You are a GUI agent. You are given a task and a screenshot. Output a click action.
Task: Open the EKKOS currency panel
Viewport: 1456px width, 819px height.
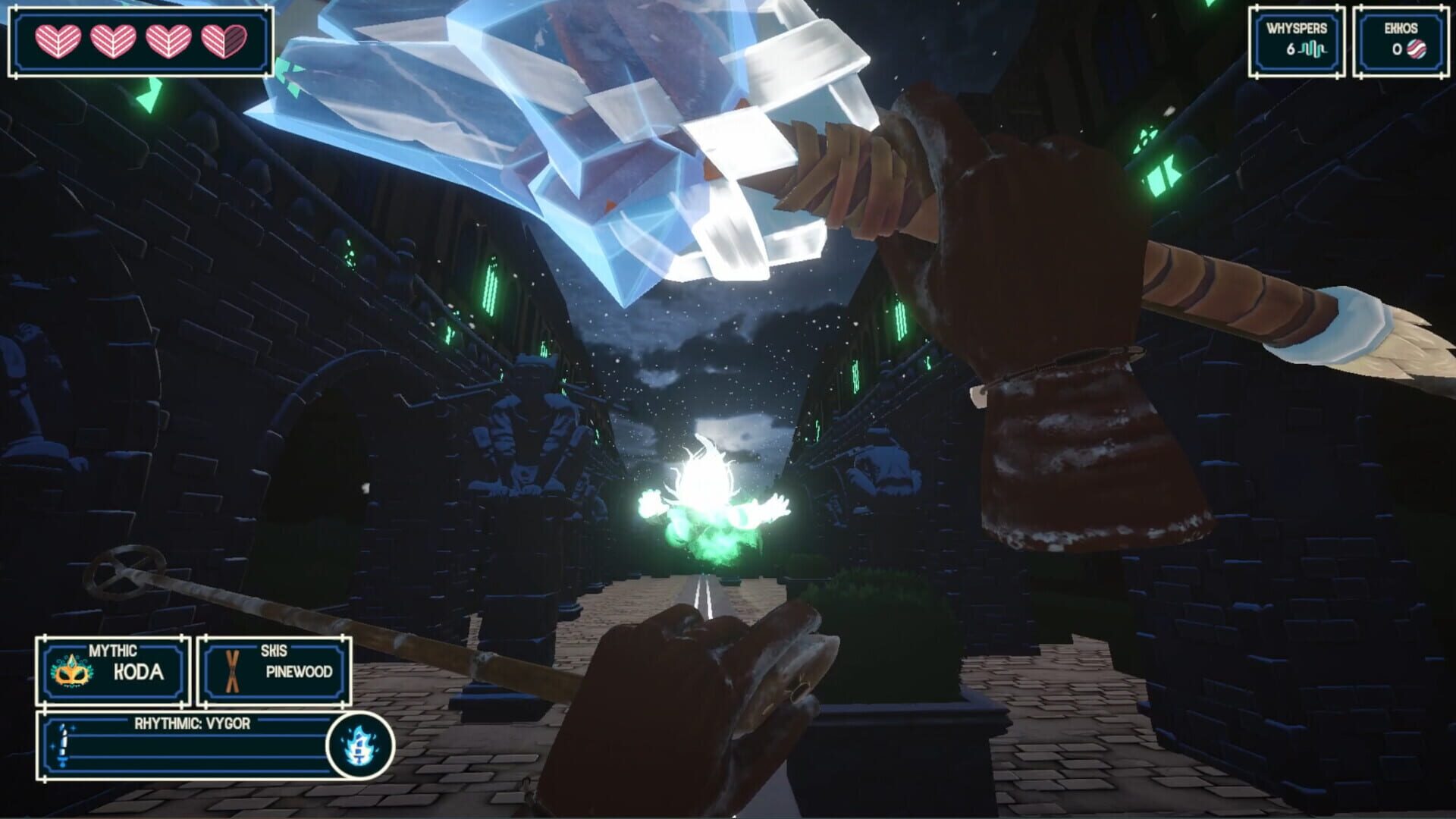(1401, 42)
